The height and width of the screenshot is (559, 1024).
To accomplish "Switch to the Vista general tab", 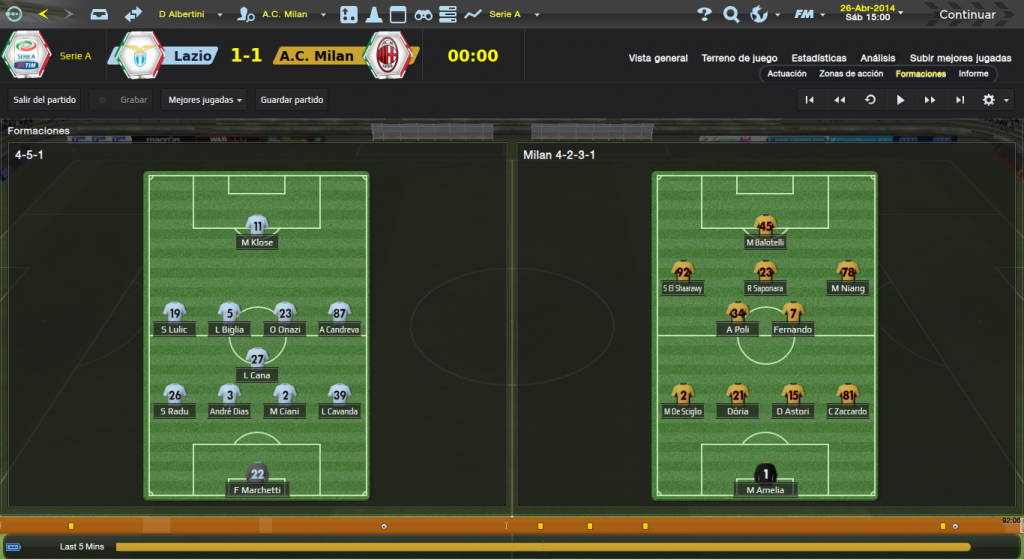I will pos(658,58).
